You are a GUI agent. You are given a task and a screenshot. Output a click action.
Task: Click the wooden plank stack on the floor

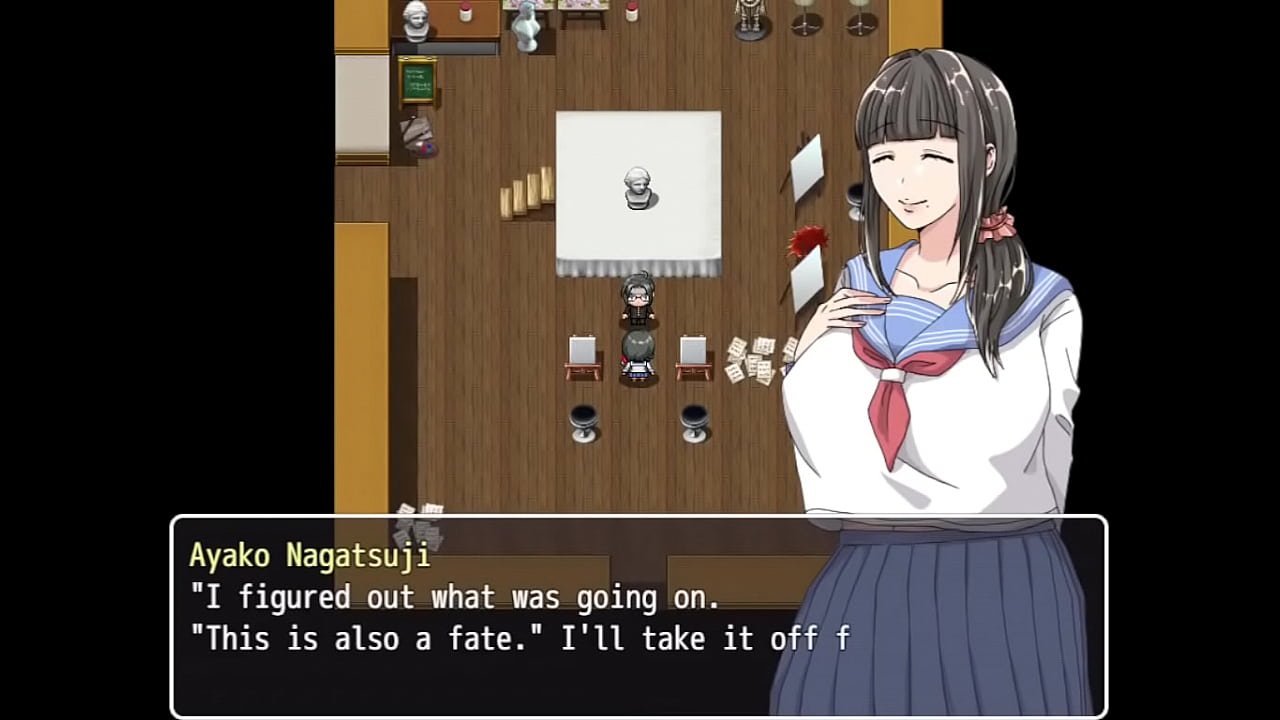click(524, 196)
